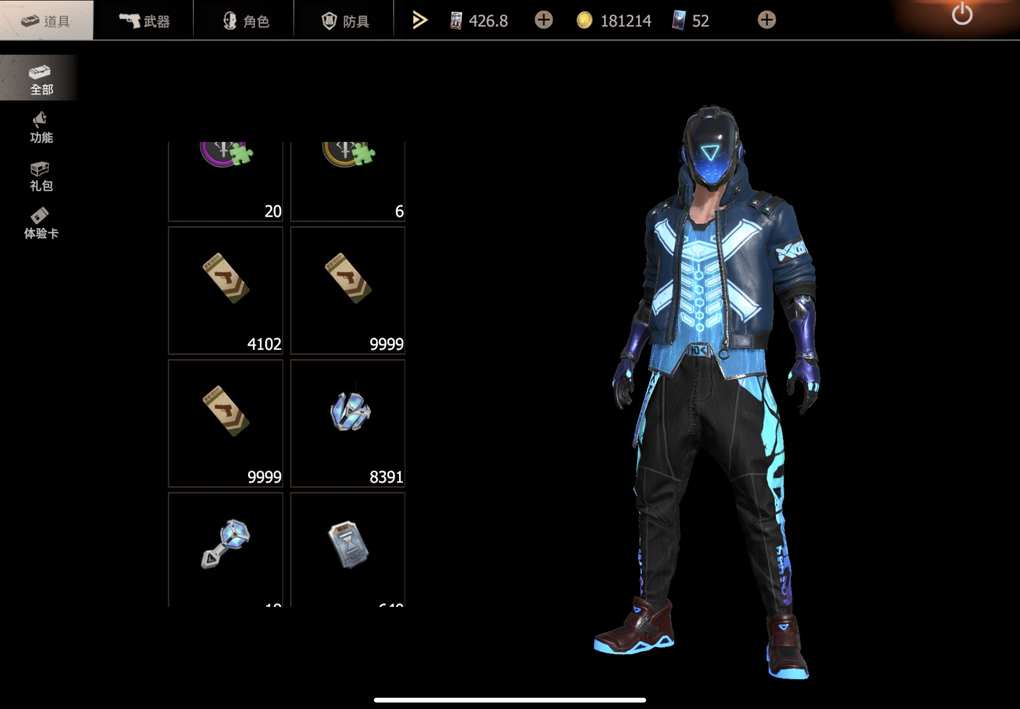Click the power button icon
This screenshot has height=709, width=1020.
pyautogui.click(x=962, y=15)
